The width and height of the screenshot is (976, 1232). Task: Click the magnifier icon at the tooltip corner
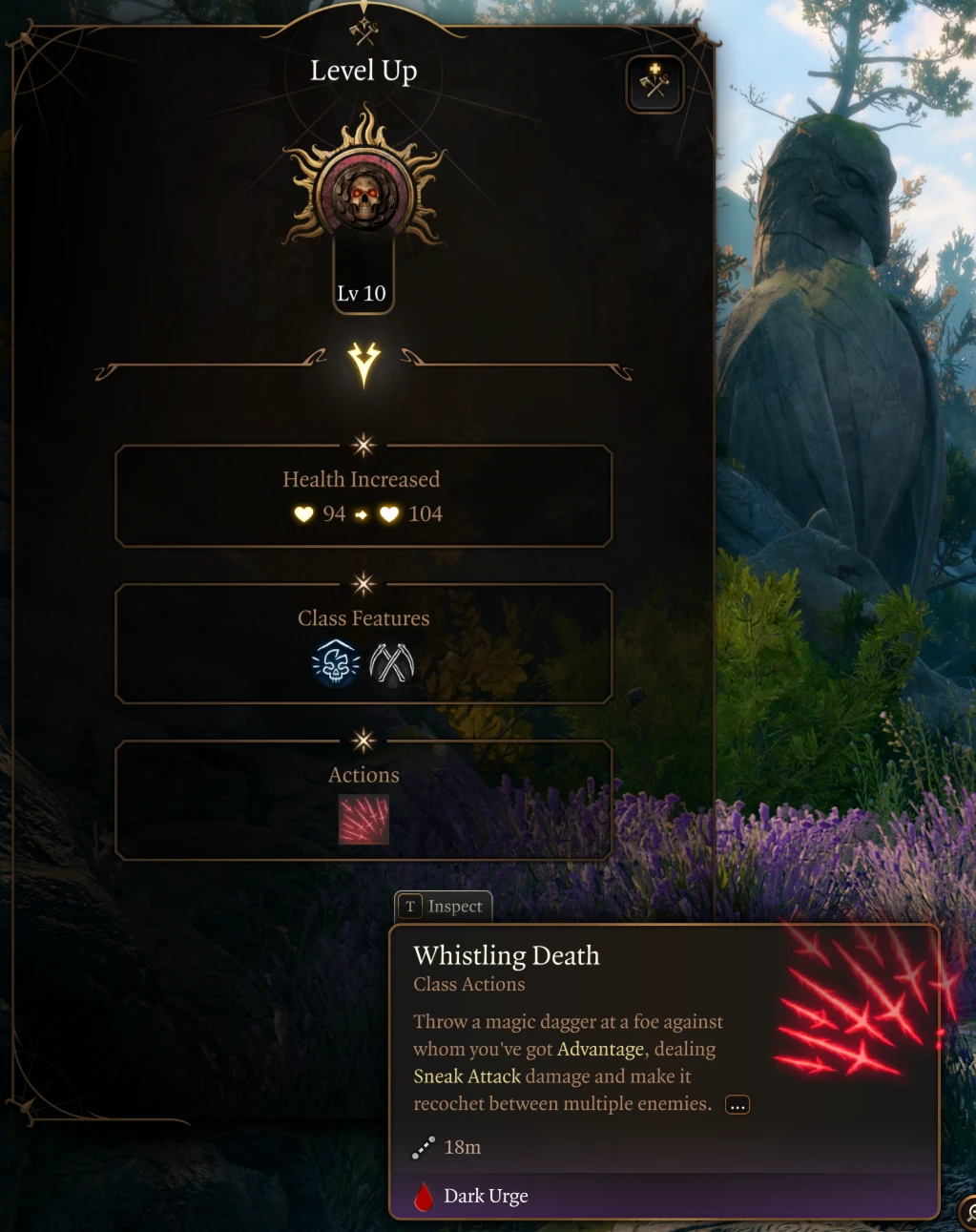coord(968,1212)
